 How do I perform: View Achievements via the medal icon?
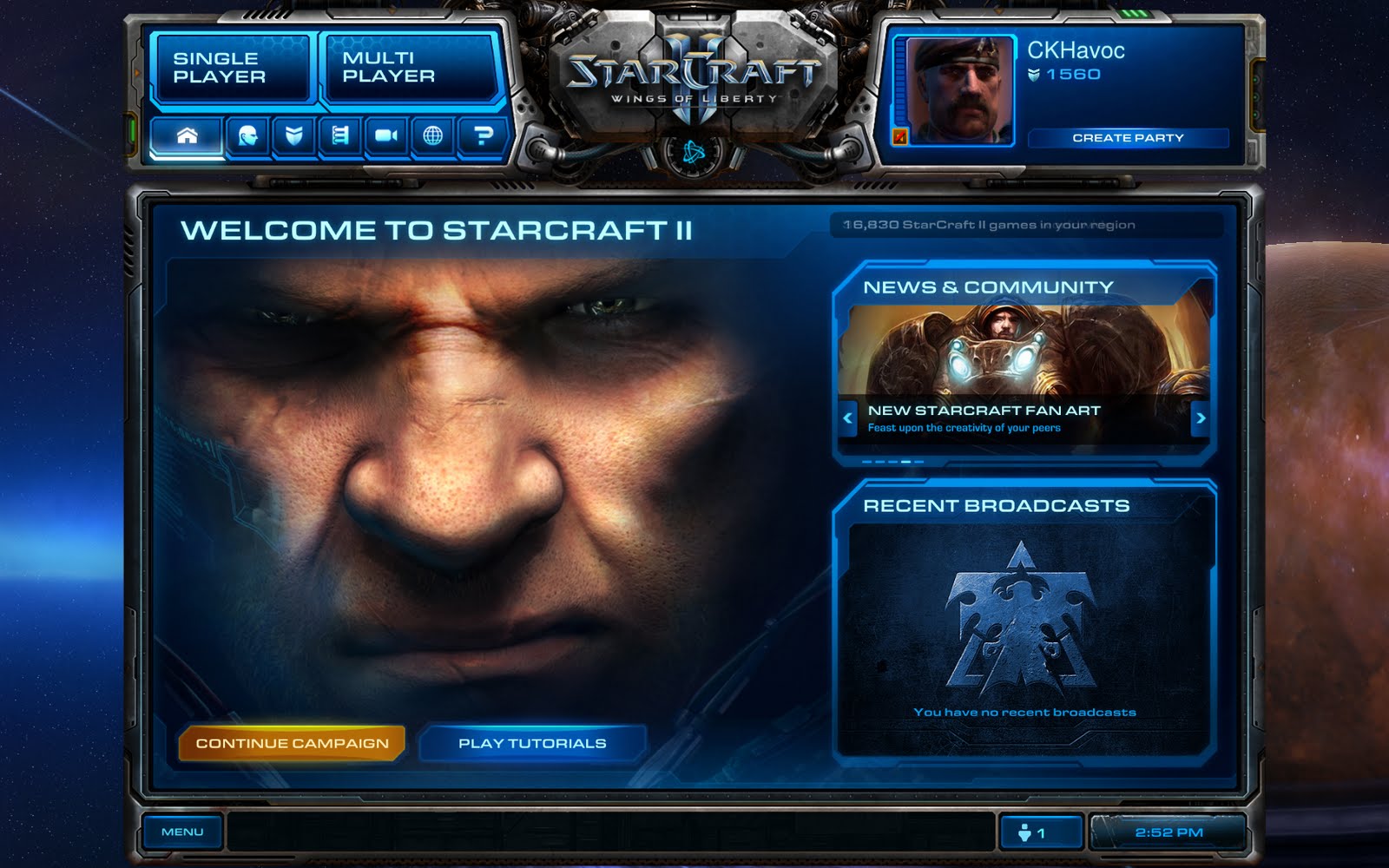(x=293, y=136)
